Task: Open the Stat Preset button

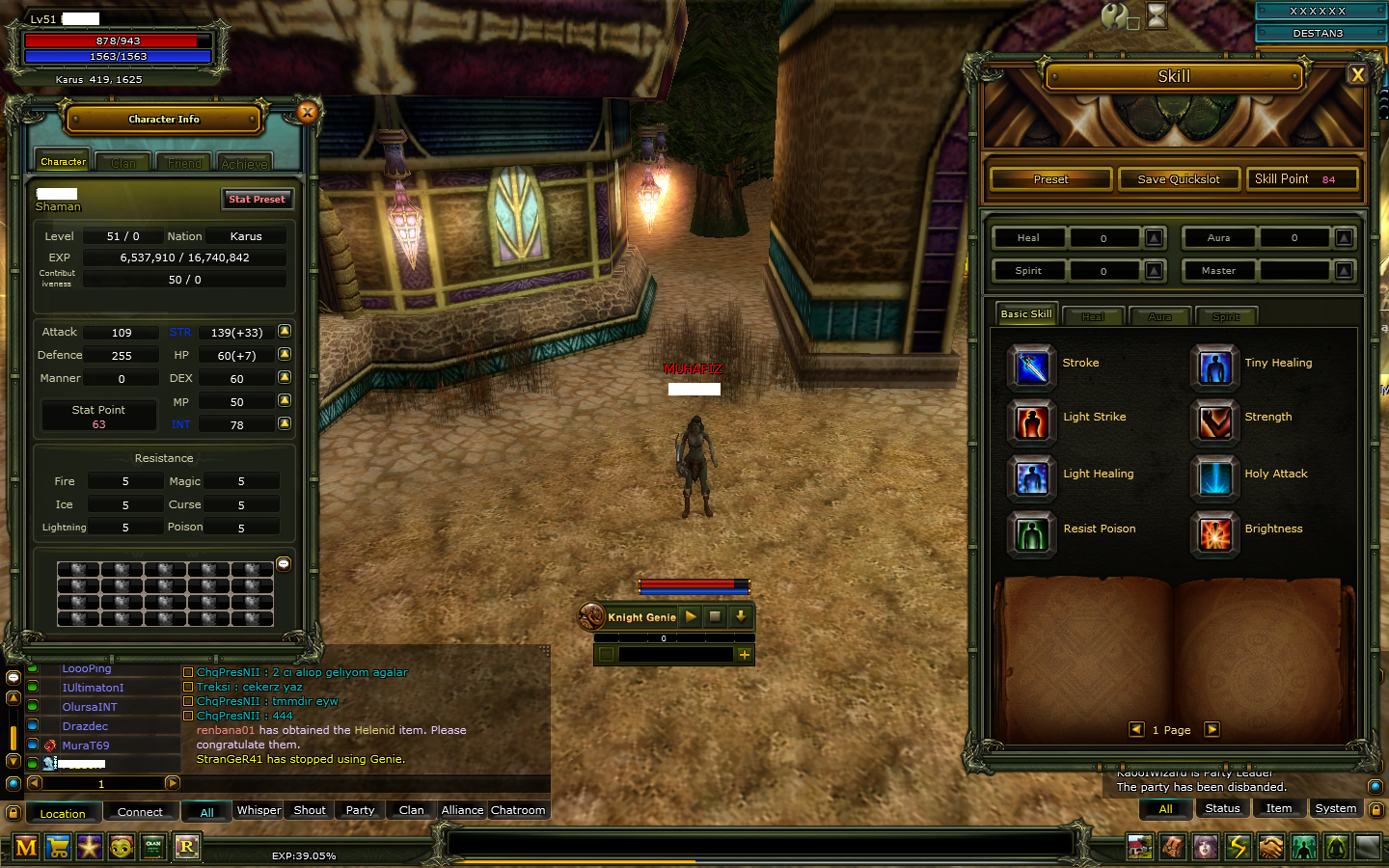Action: pos(257,199)
